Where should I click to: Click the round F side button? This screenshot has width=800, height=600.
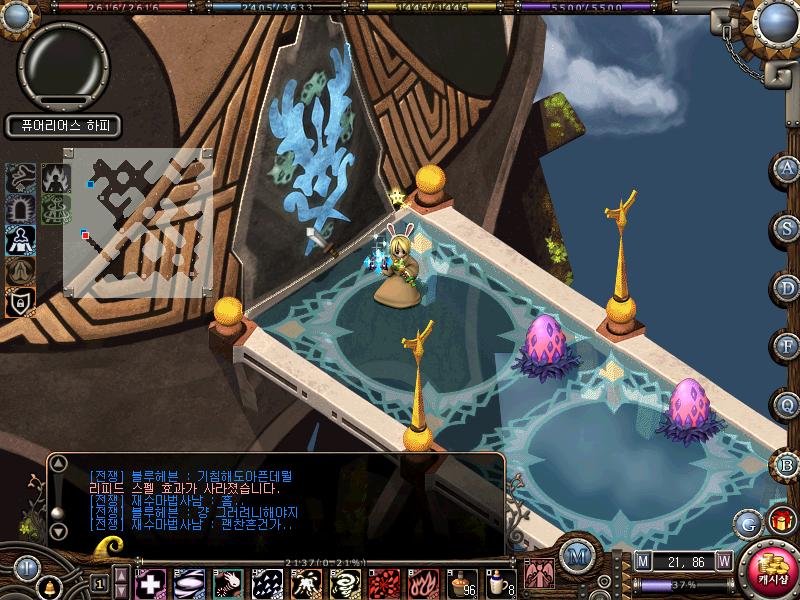tap(787, 346)
